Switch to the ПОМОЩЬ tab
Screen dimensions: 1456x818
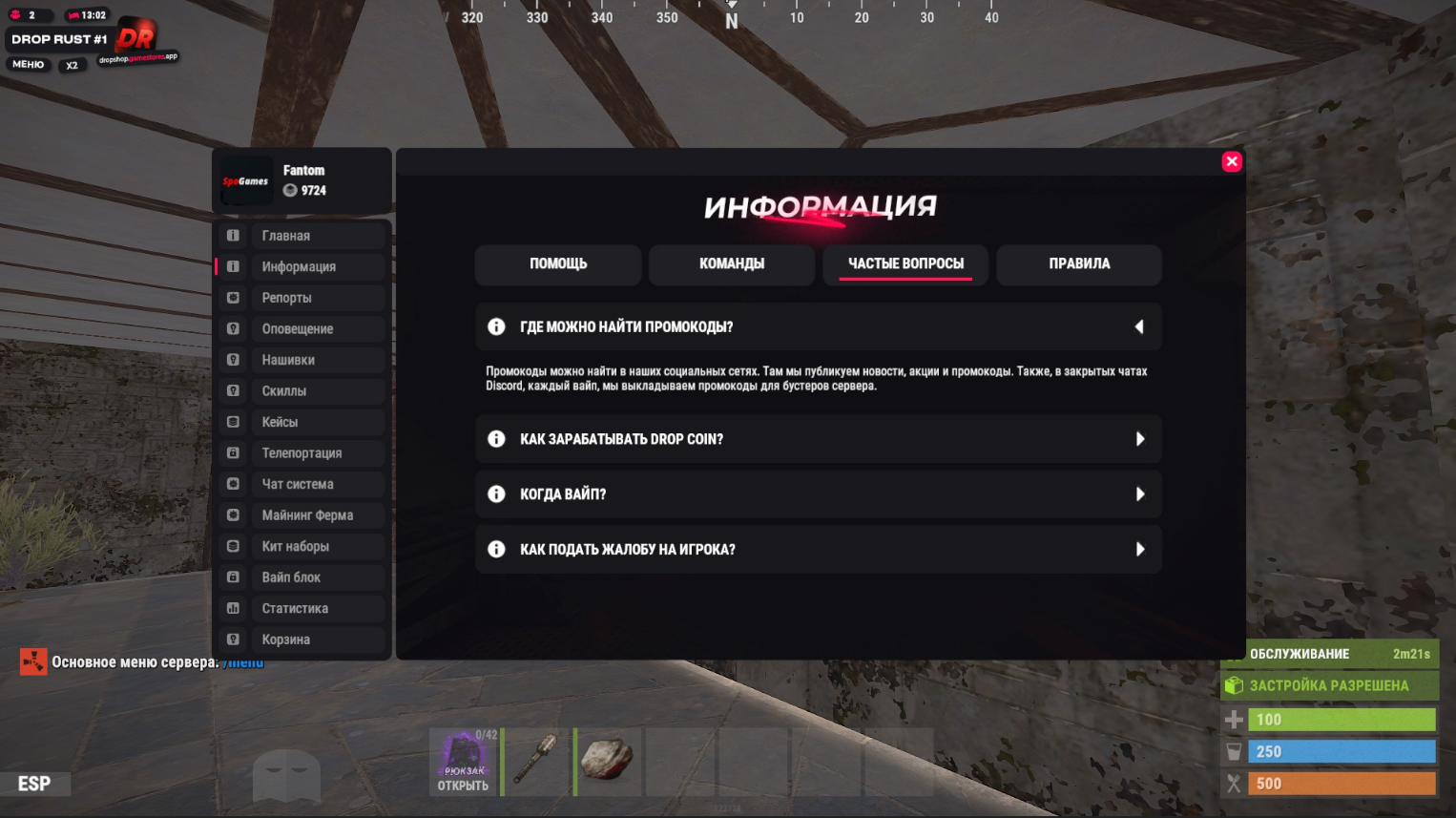click(558, 264)
